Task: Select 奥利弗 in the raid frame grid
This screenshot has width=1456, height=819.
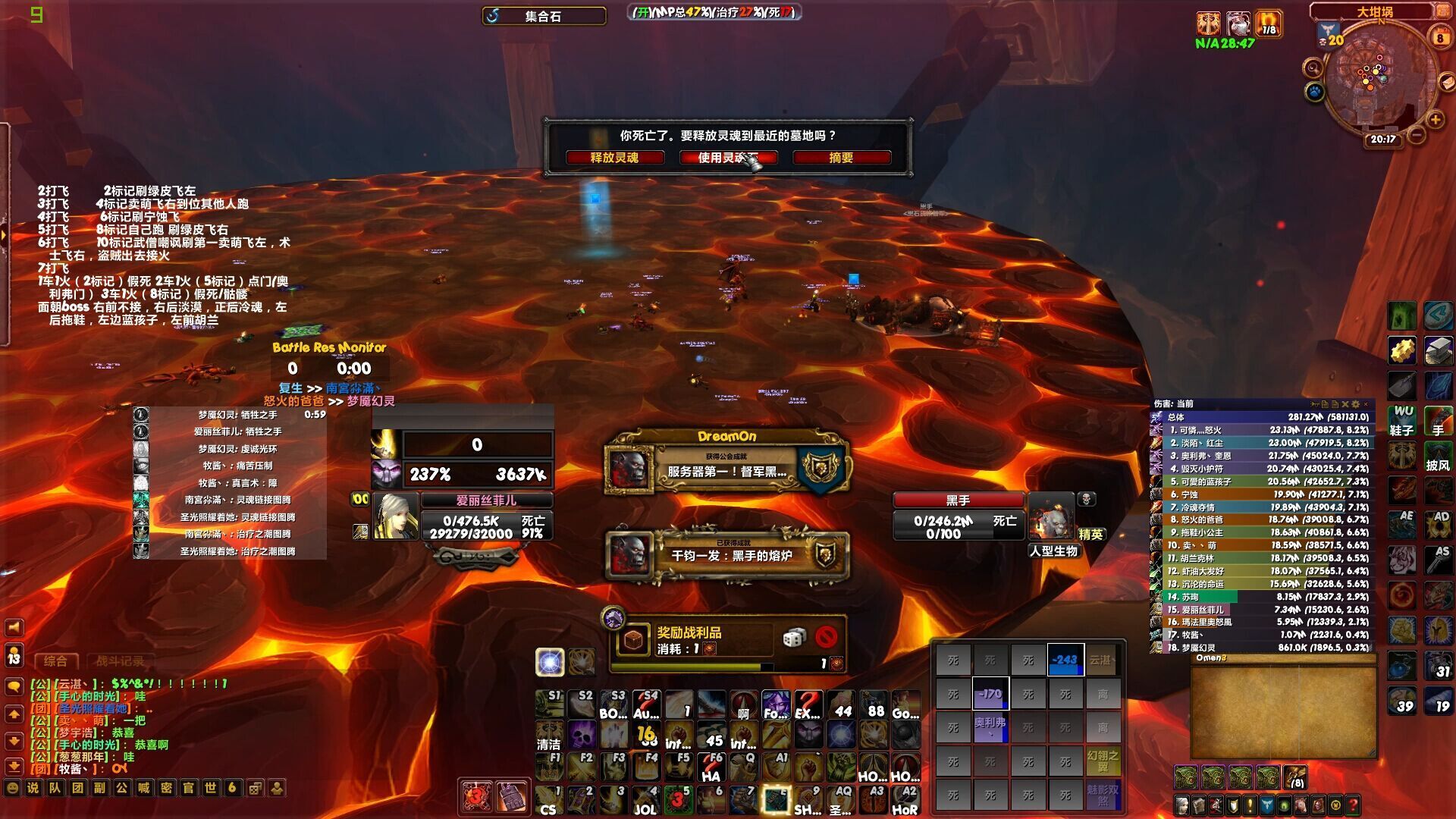Action: (x=990, y=727)
